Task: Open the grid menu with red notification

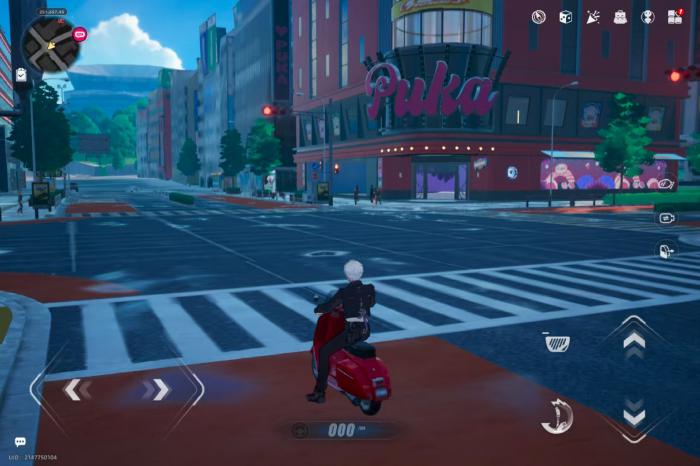Action: tap(676, 17)
